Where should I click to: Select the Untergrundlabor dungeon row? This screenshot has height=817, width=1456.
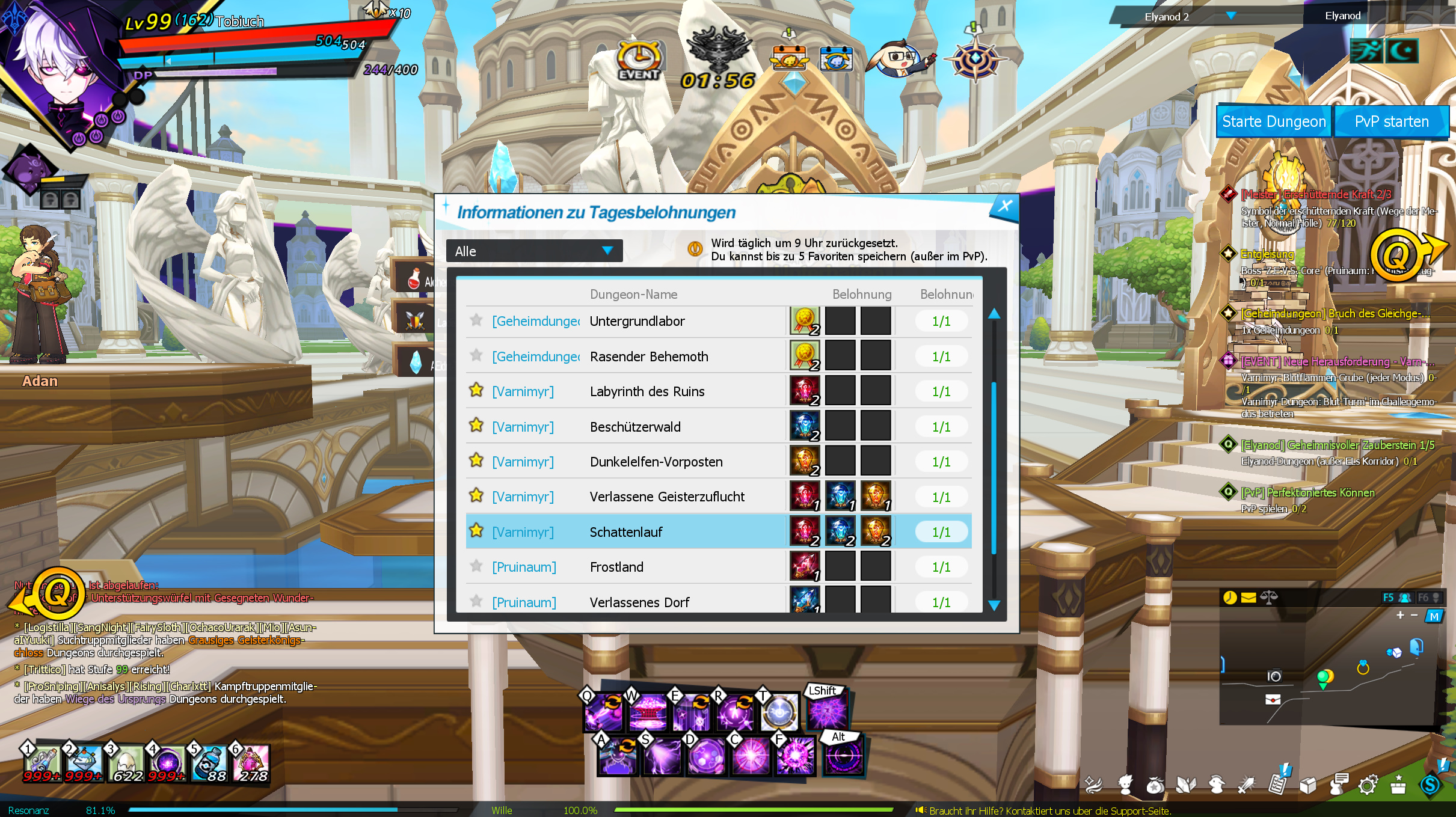[x=636, y=321]
